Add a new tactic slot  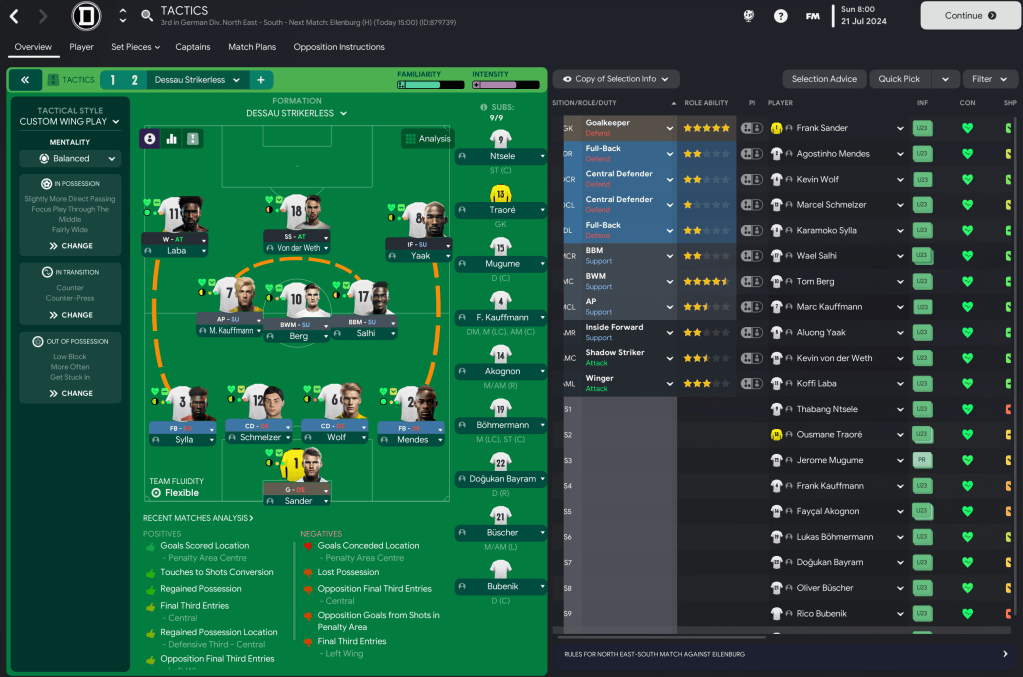click(260, 80)
